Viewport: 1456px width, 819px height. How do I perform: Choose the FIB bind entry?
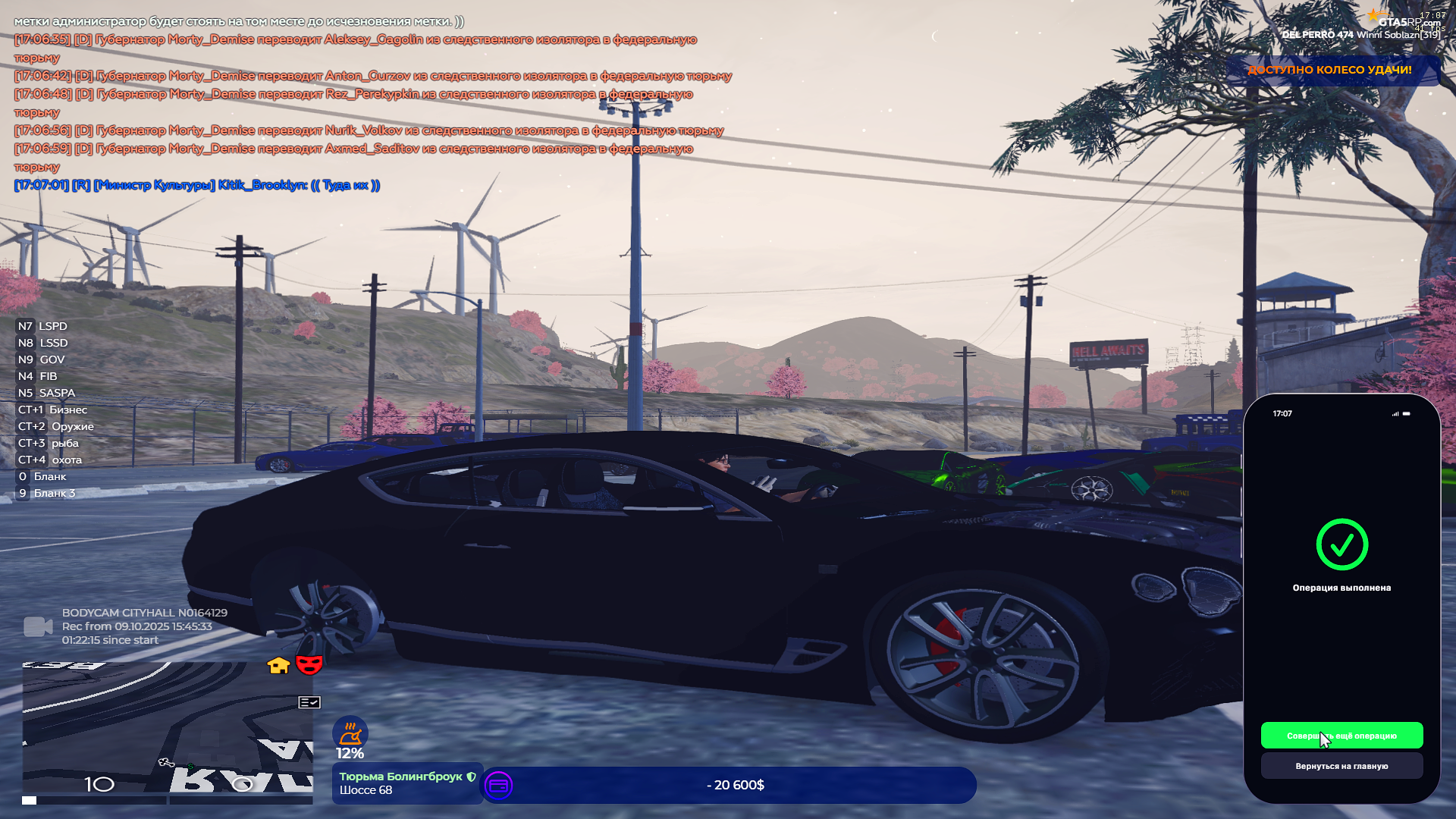coord(38,376)
